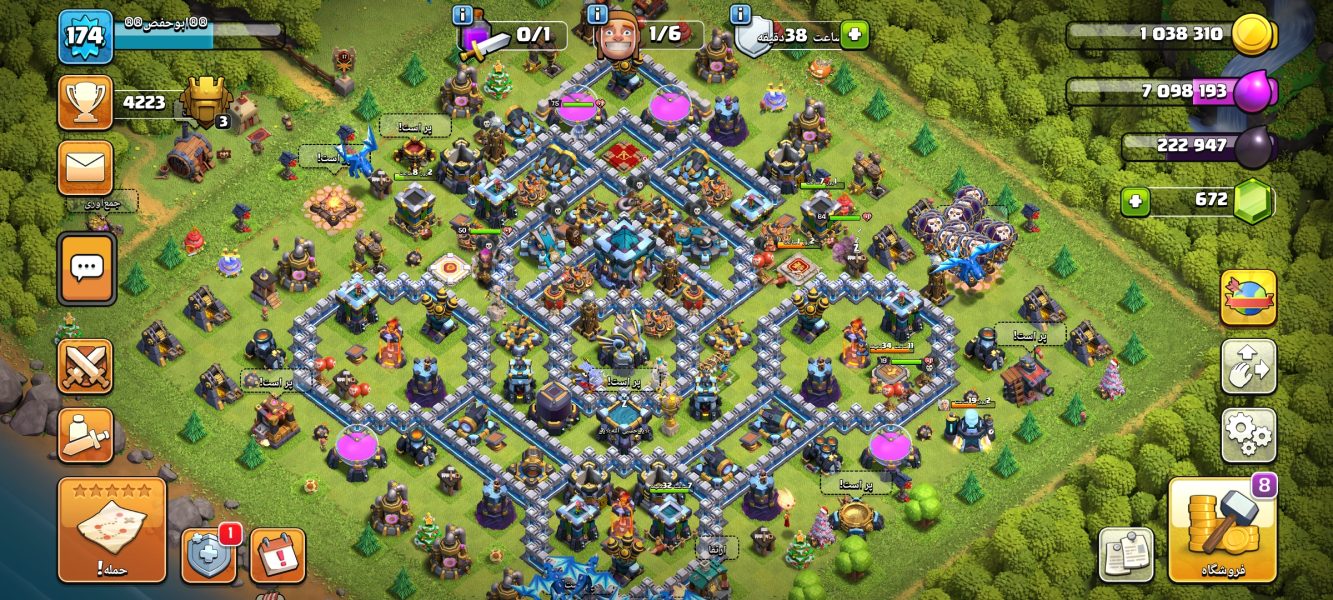Viewport: 1333px width, 600px height.
Task: Open the paper notes button beside the shop
Action: [x=1126, y=554]
